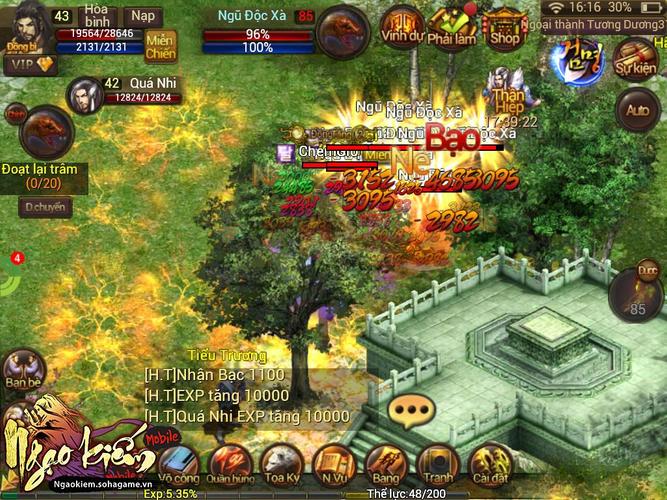Select teammate Quá Nhi portrait
Screen dimensions: 667x500
(x=85, y=96)
